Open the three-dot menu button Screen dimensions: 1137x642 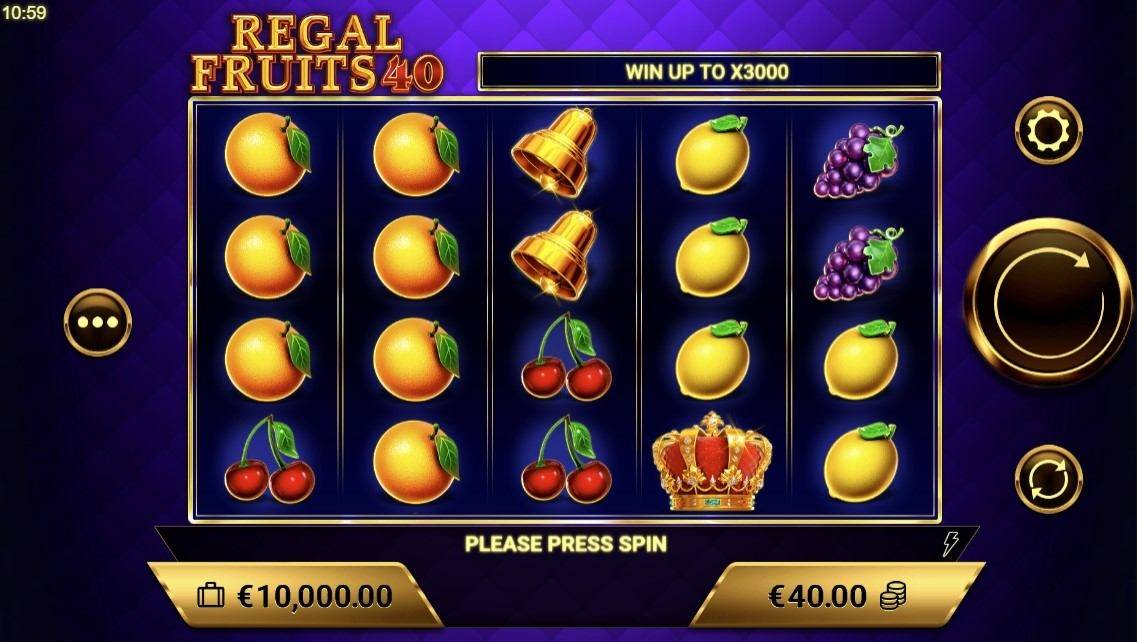(x=98, y=322)
